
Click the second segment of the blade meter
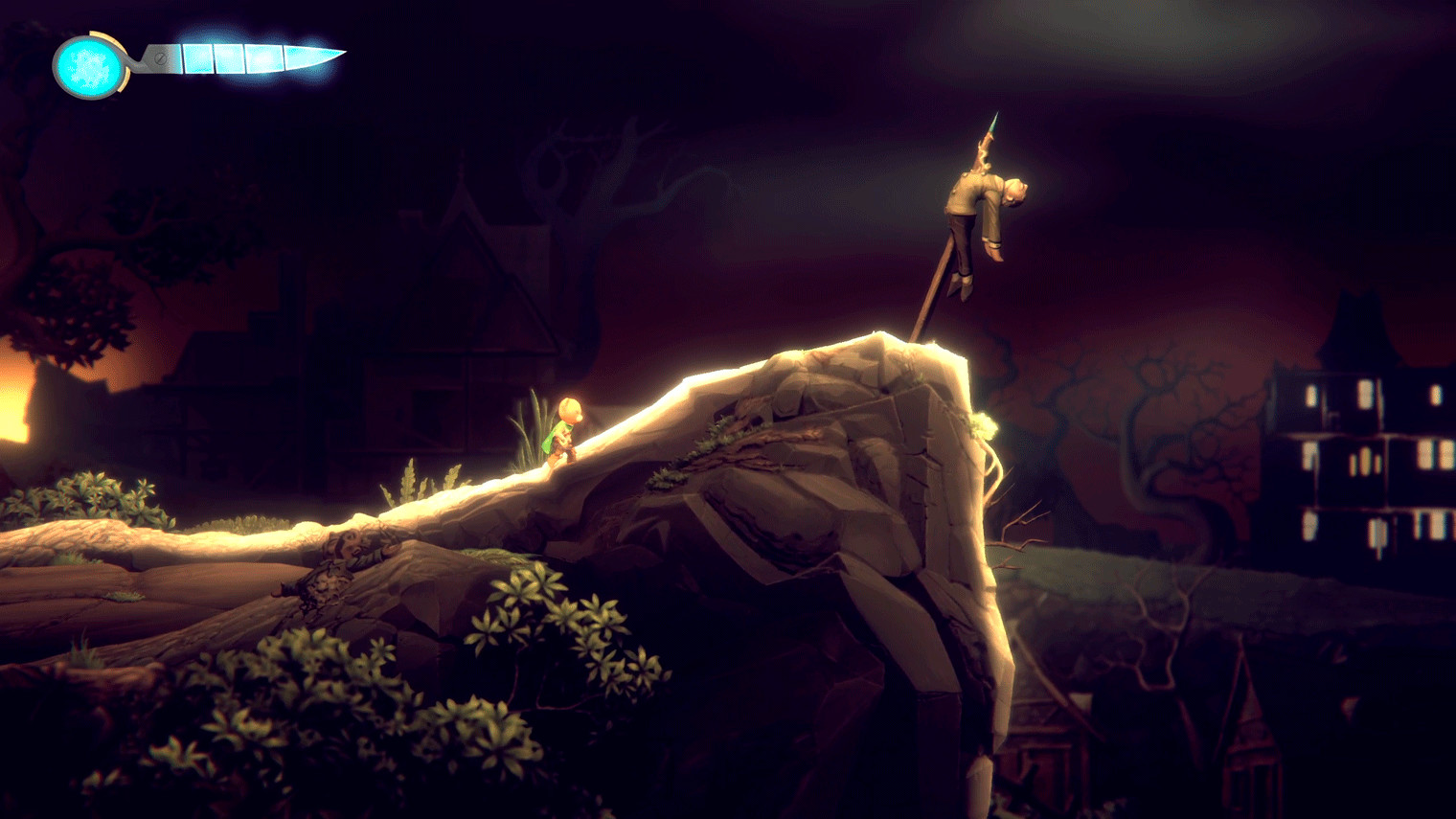coord(230,59)
